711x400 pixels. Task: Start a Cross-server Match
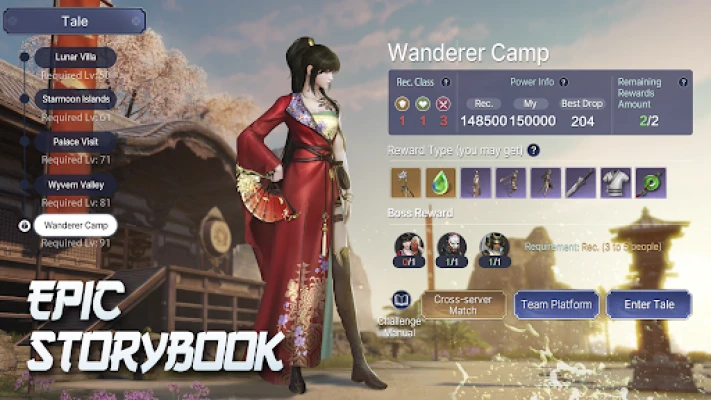click(x=463, y=304)
